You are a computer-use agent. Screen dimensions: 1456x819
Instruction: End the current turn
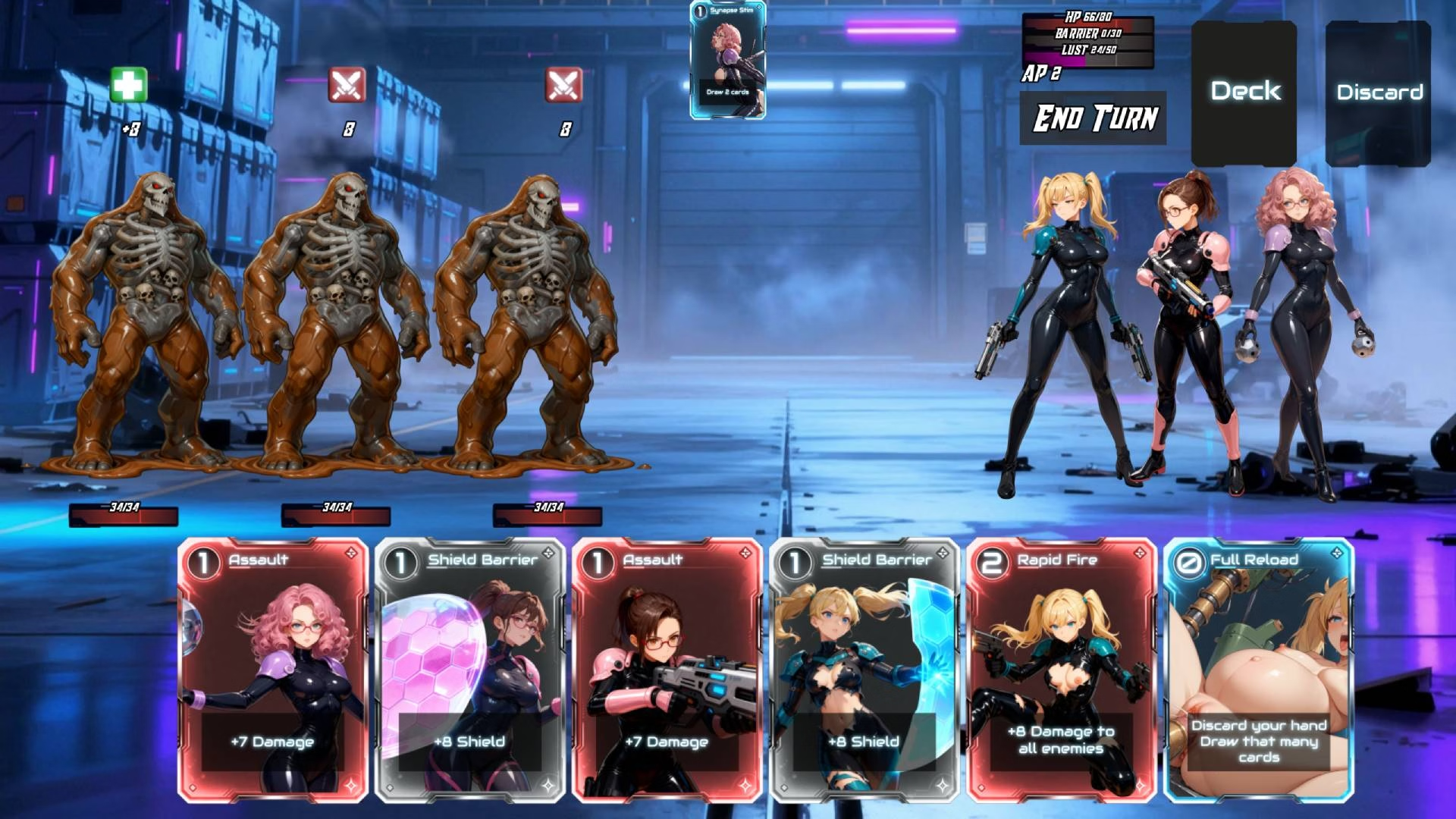pos(1094,118)
